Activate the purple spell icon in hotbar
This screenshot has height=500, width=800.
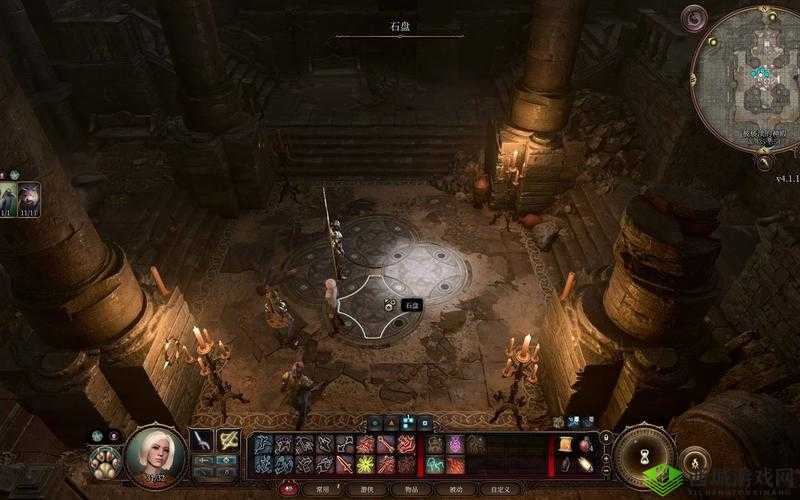pyautogui.click(x=455, y=444)
